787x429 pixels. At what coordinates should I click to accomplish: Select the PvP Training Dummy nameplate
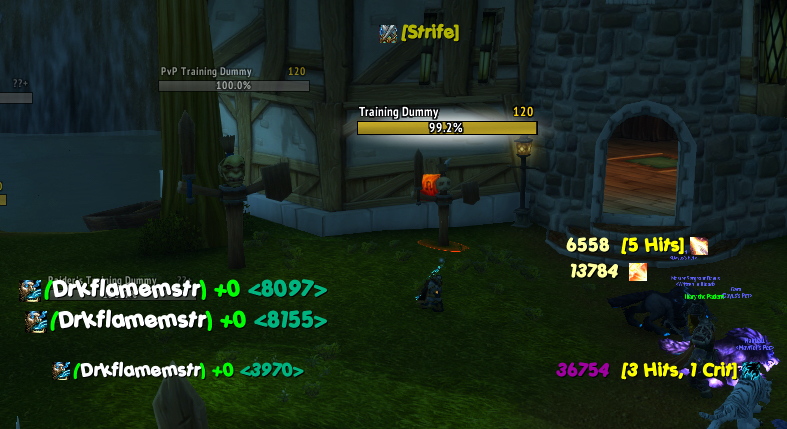pyautogui.click(x=233, y=86)
